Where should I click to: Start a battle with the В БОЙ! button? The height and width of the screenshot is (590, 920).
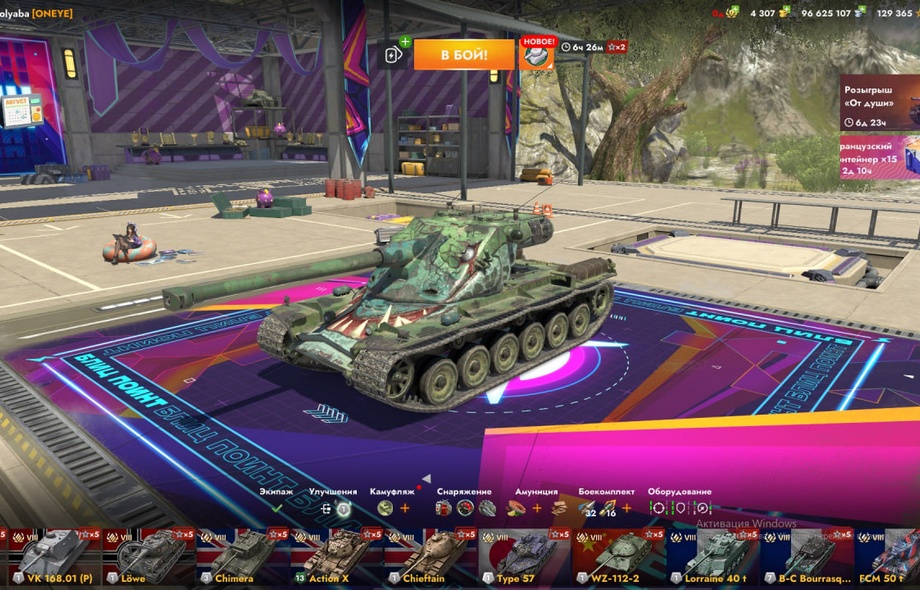tap(465, 54)
